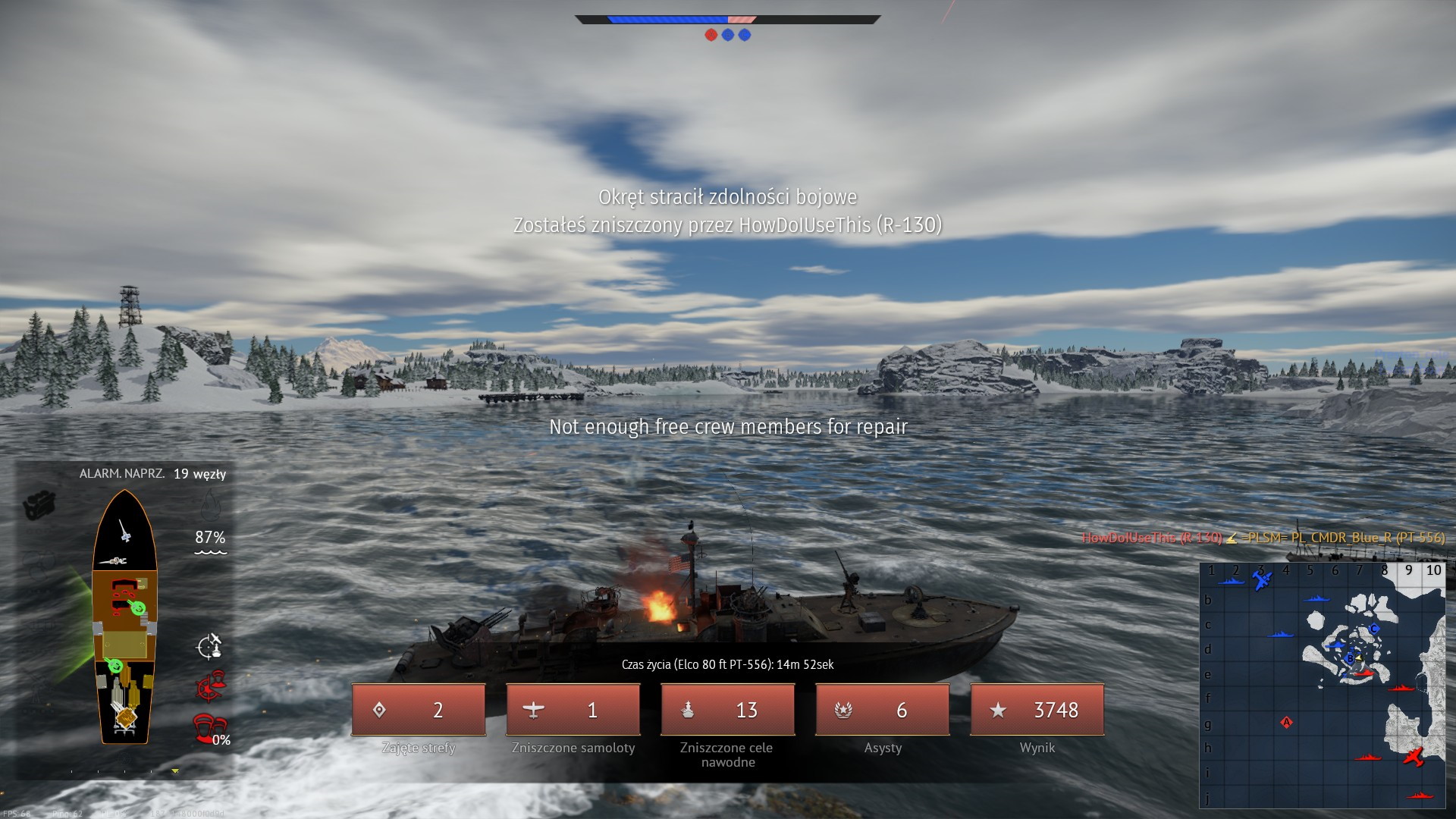1456x819 pixels.
Task: Select the AI gunner targeting mode icon
Action: coord(209,647)
